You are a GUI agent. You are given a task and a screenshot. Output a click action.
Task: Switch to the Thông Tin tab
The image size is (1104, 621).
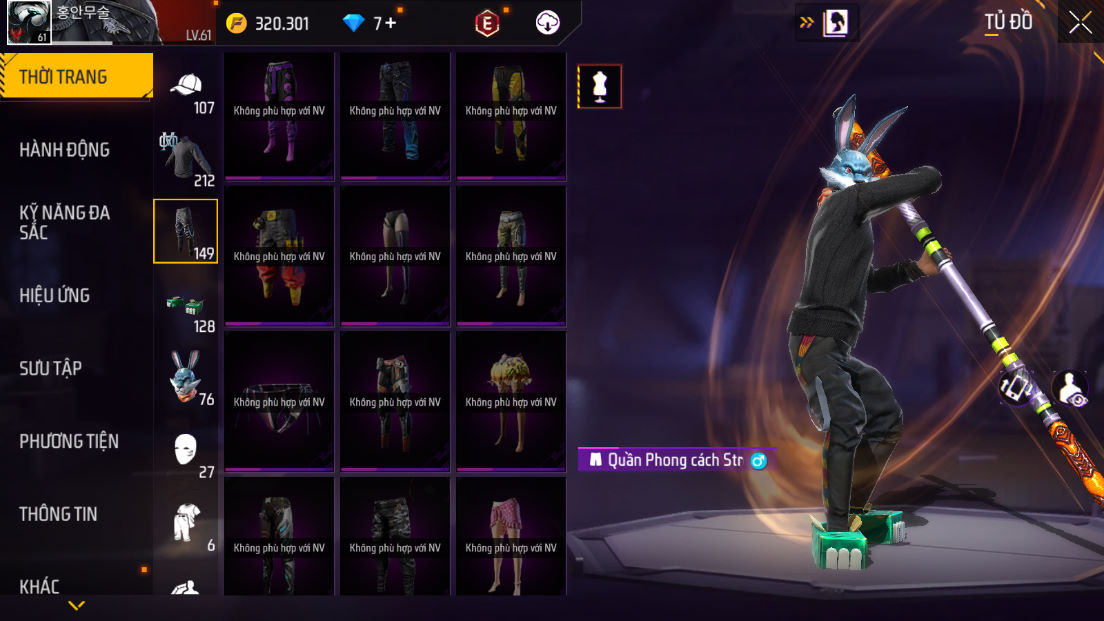coord(58,515)
